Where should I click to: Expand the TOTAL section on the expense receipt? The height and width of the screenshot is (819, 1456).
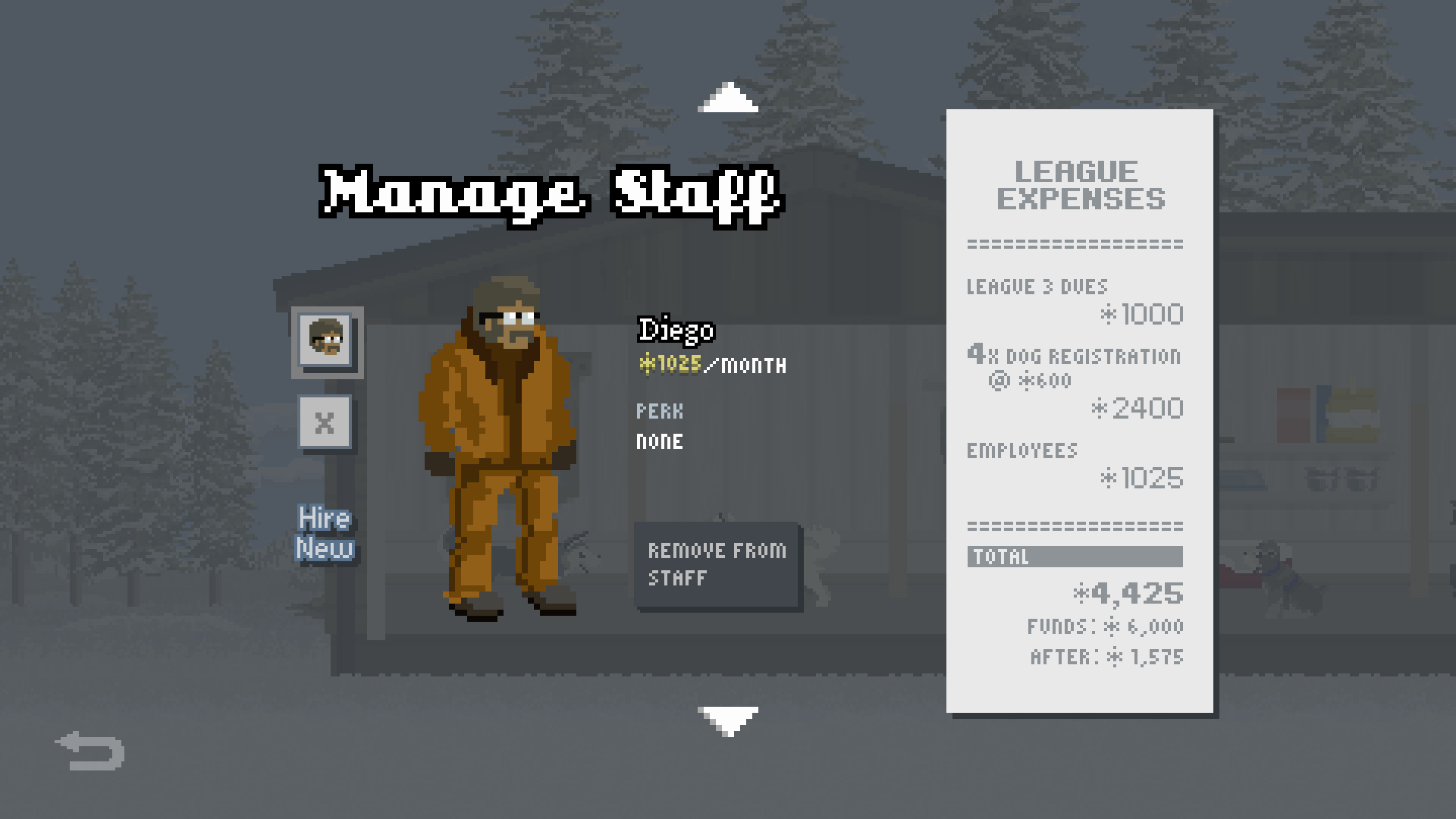point(1075,557)
